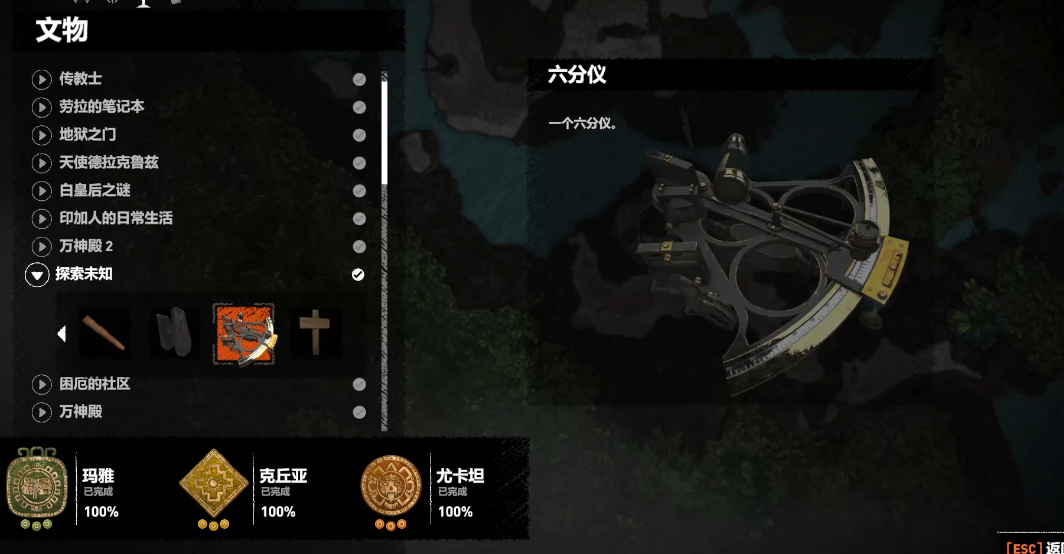Image resolution: width=1064 pixels, height=554 pixels.
Task: Select the 地狱之门 collection row
Action: (x=88, y=134)
